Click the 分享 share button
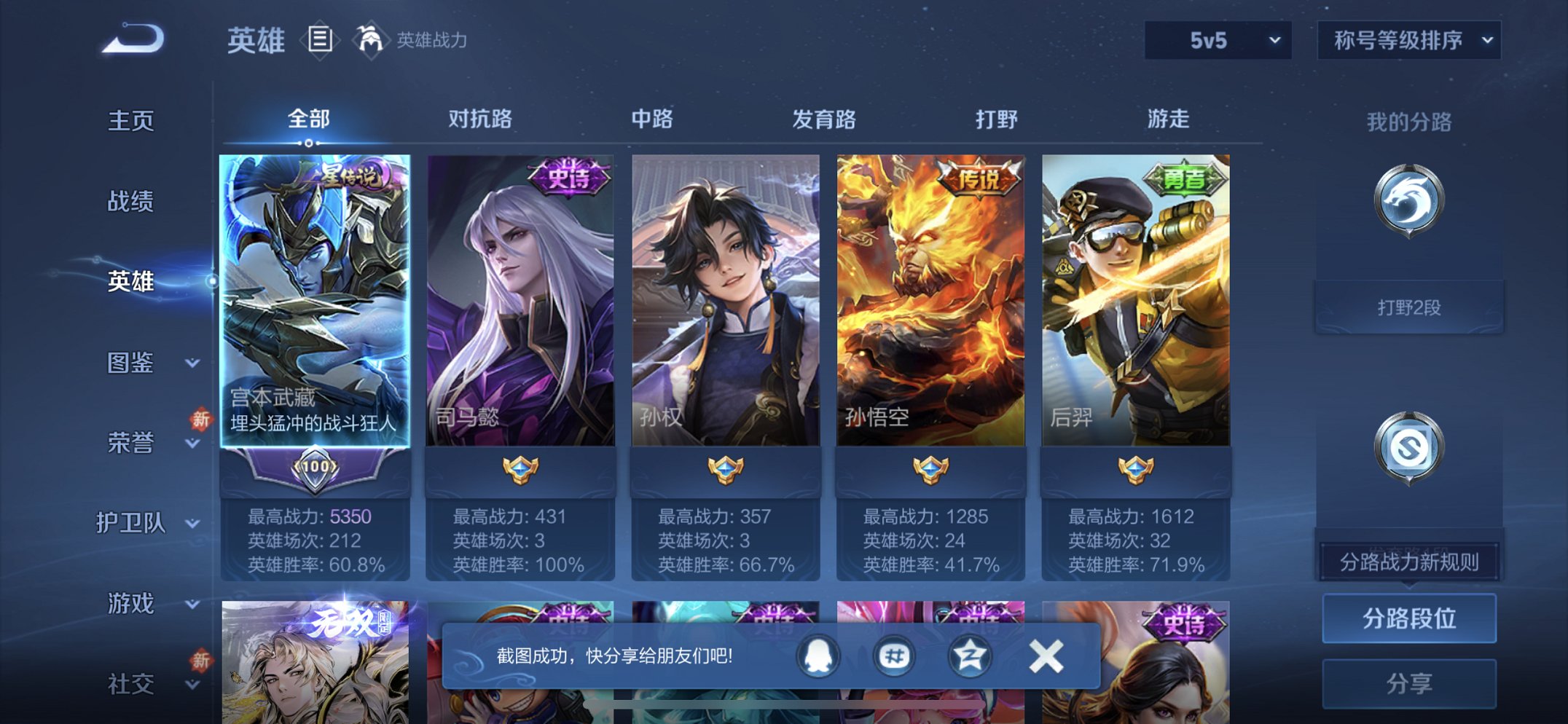 click(1408, 682)
